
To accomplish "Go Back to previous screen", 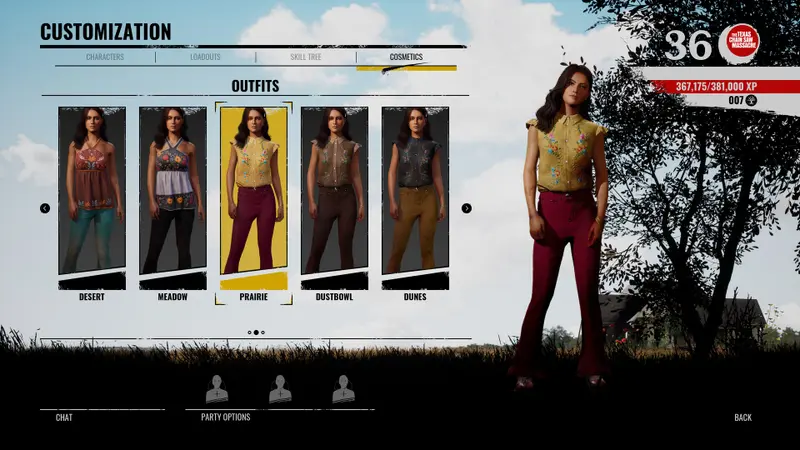I will [742, 417].
